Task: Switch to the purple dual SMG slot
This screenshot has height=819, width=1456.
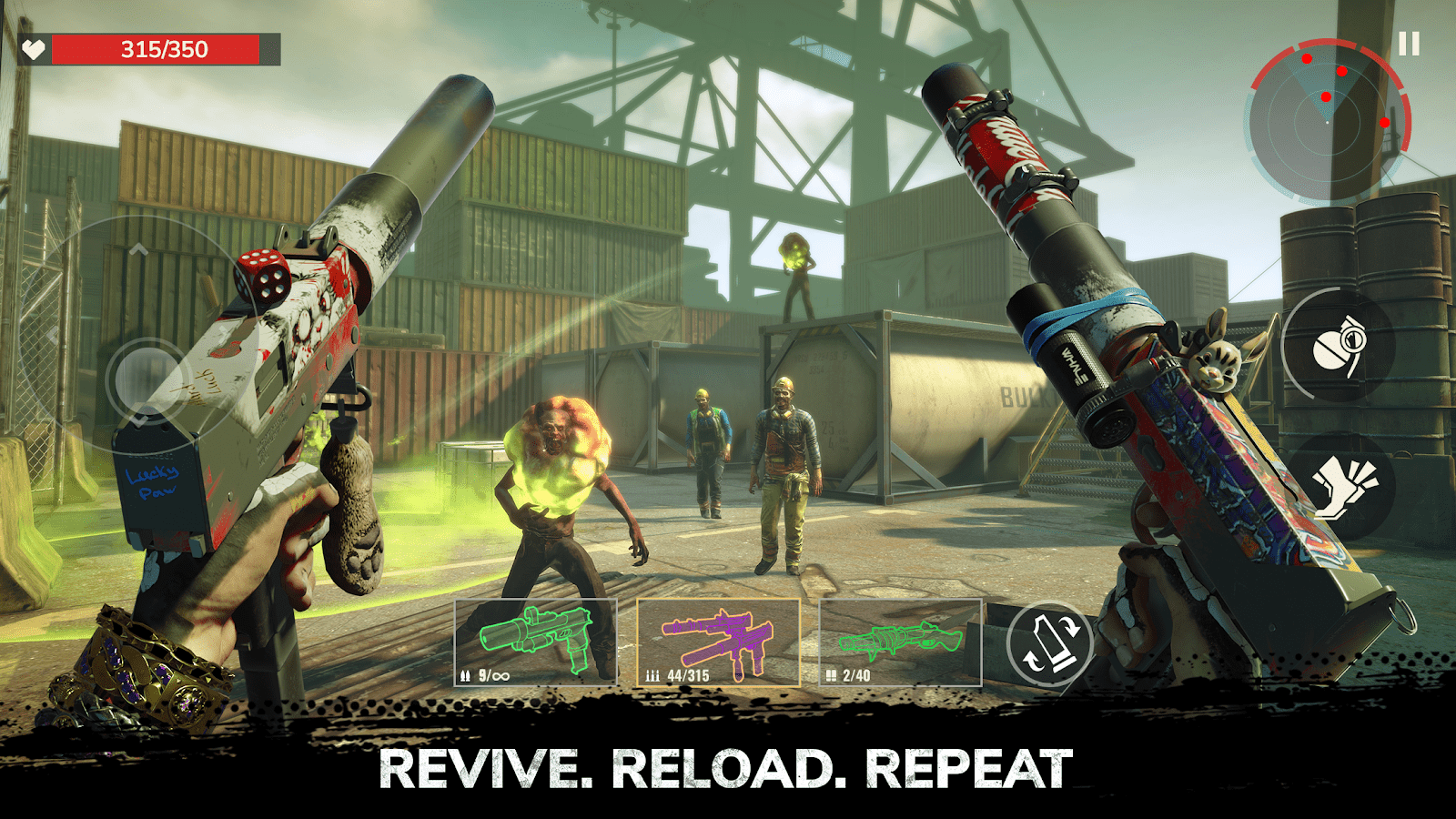Action: coord(718,642)
